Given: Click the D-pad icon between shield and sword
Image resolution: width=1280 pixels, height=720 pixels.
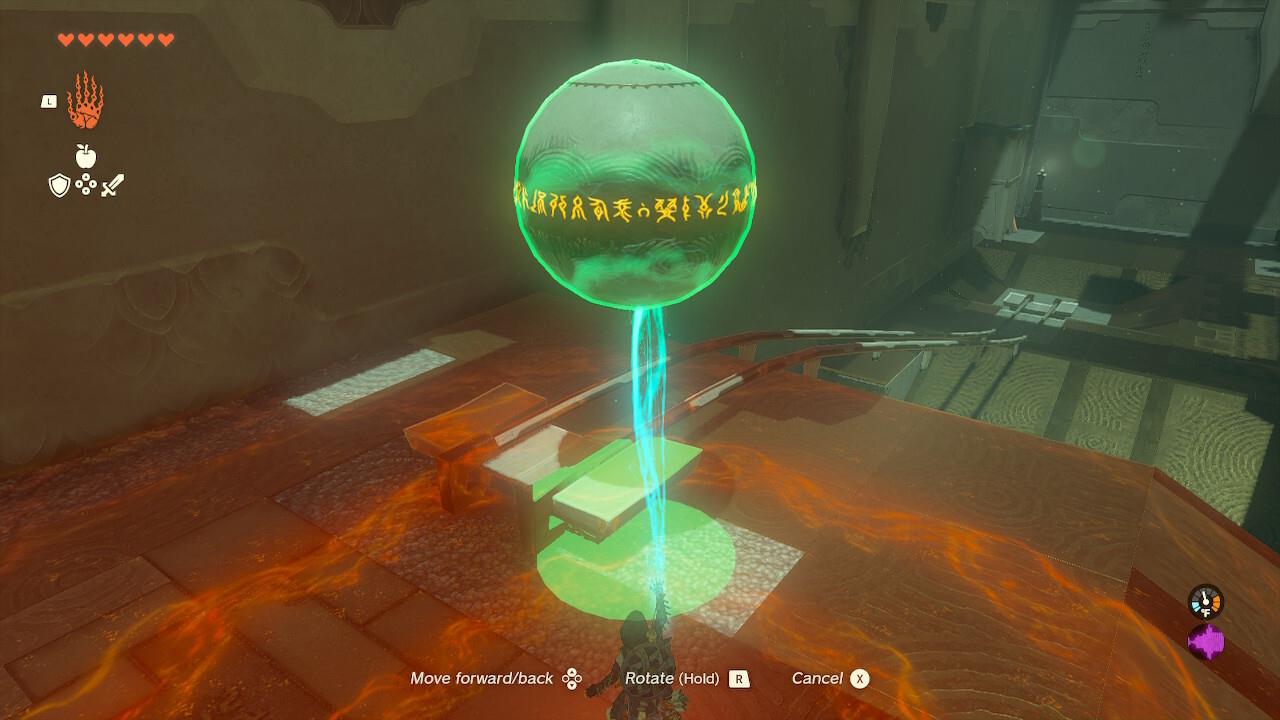Looking at the screenshot, I should point(85,184).
